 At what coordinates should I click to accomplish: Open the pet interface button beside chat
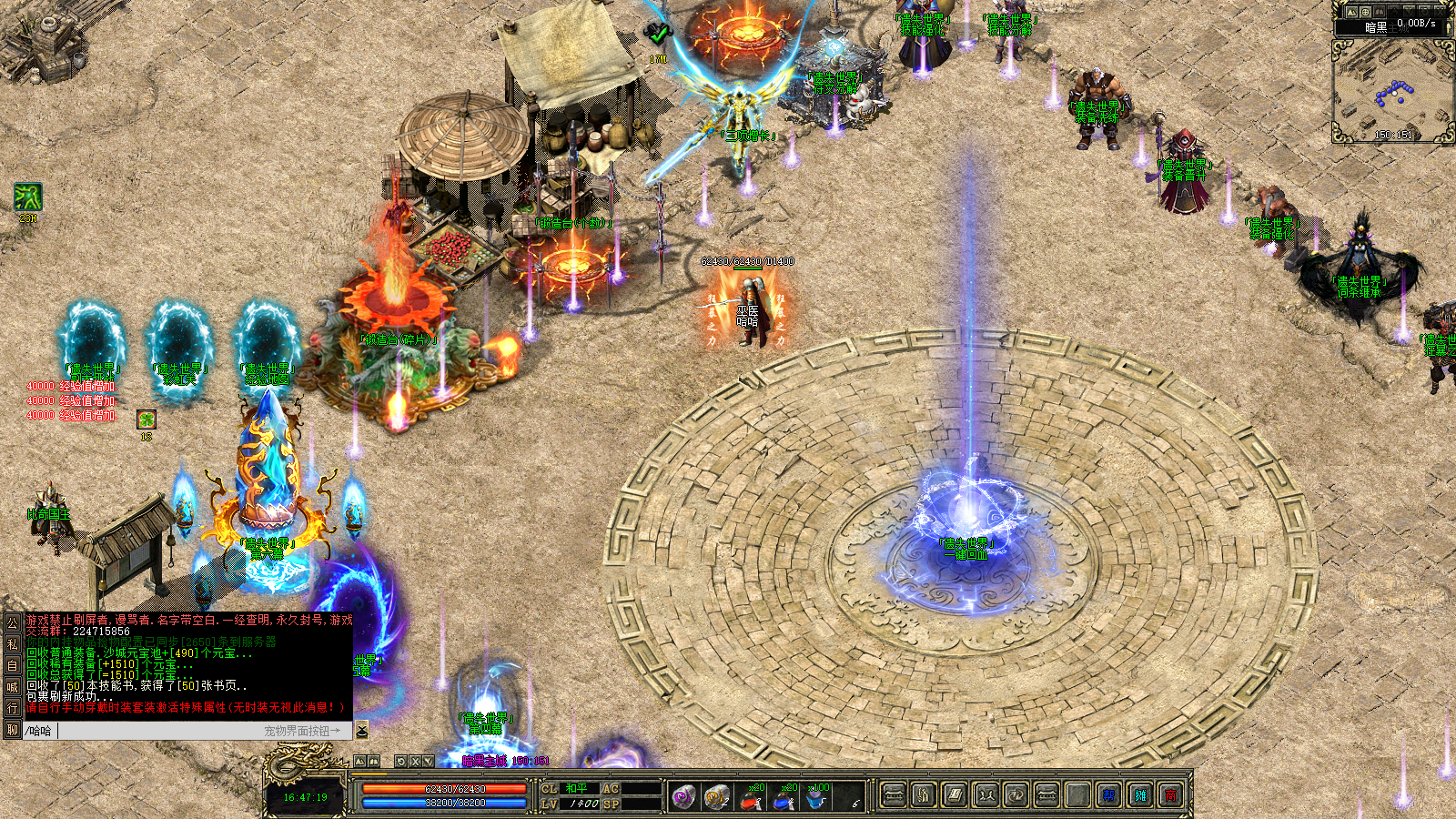click(361, 731)
